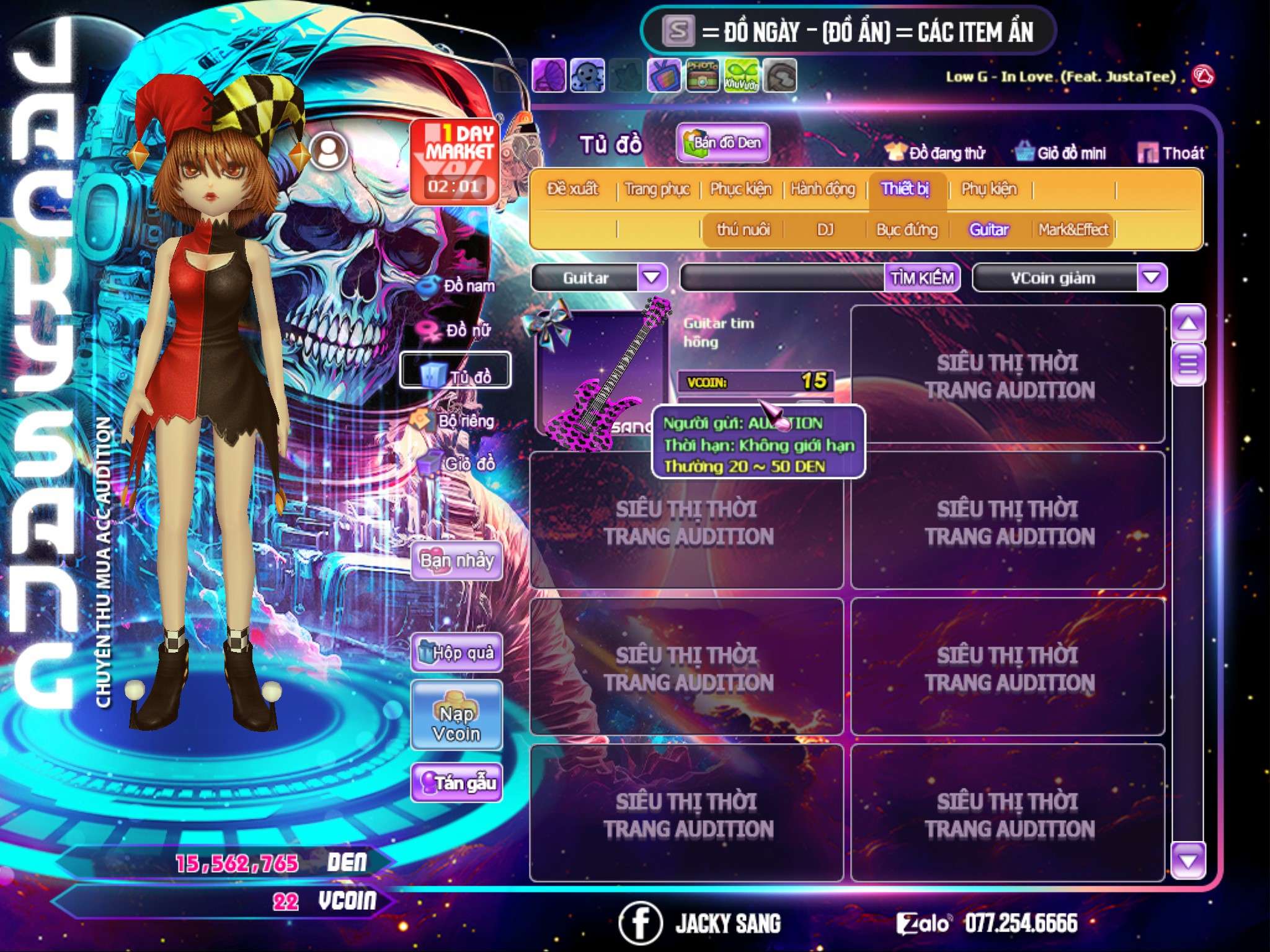Open the Bạn nhảy button
1270x952 pixels.
point(457,561)
